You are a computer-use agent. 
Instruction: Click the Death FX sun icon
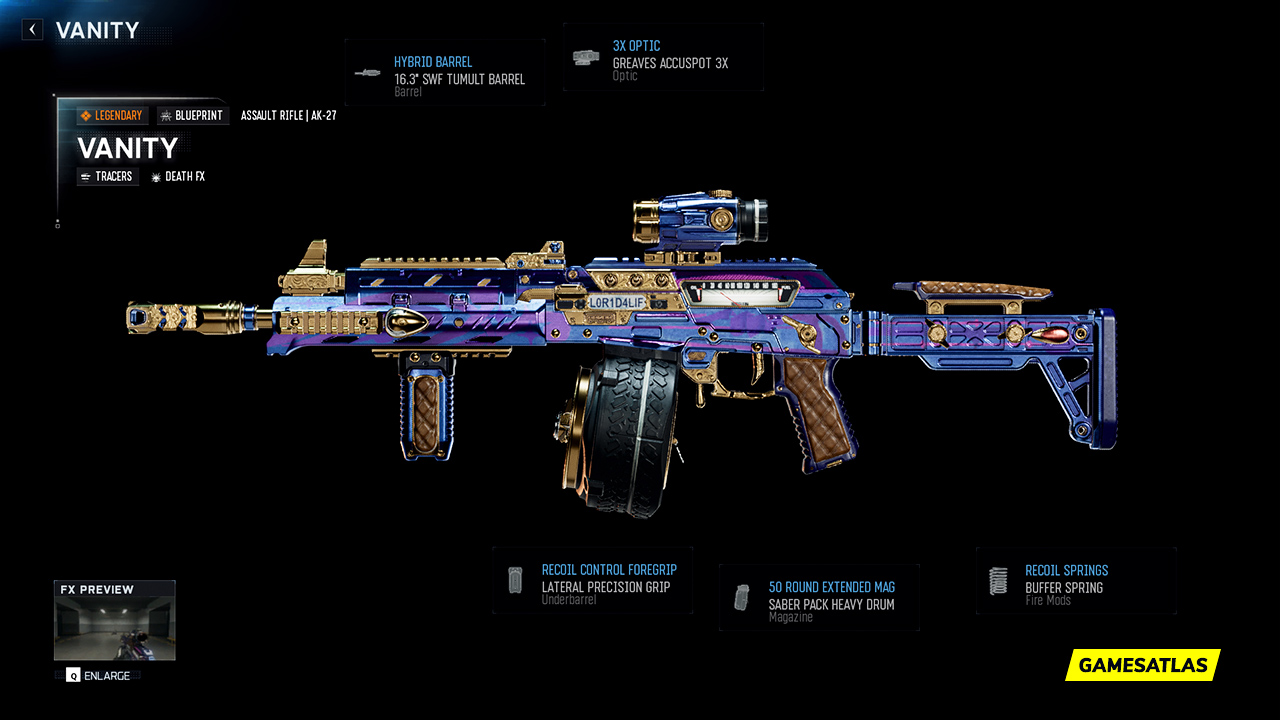pyautogui.click(x=155, y=176)
